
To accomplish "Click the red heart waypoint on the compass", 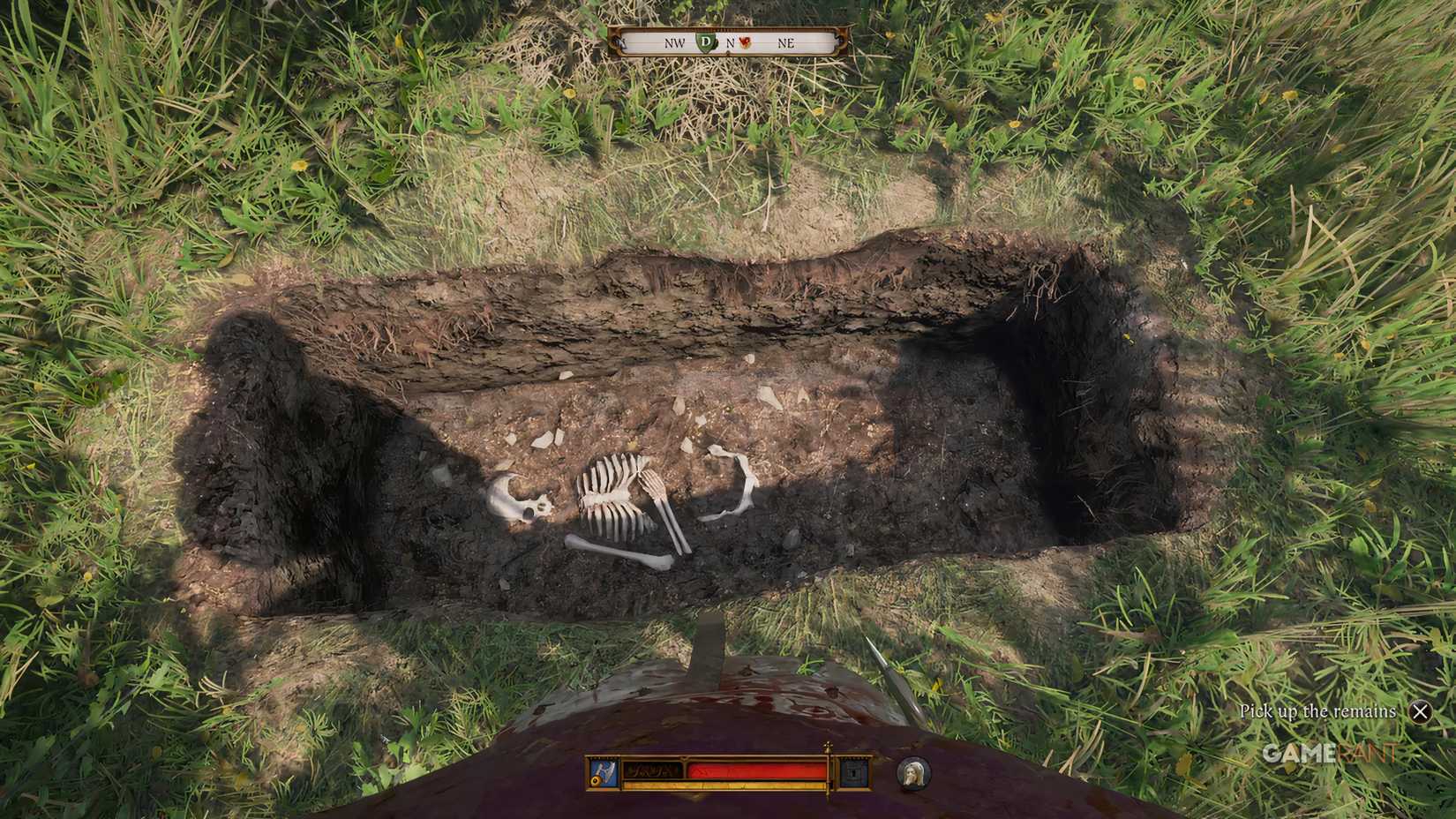I will click(746, 41).
